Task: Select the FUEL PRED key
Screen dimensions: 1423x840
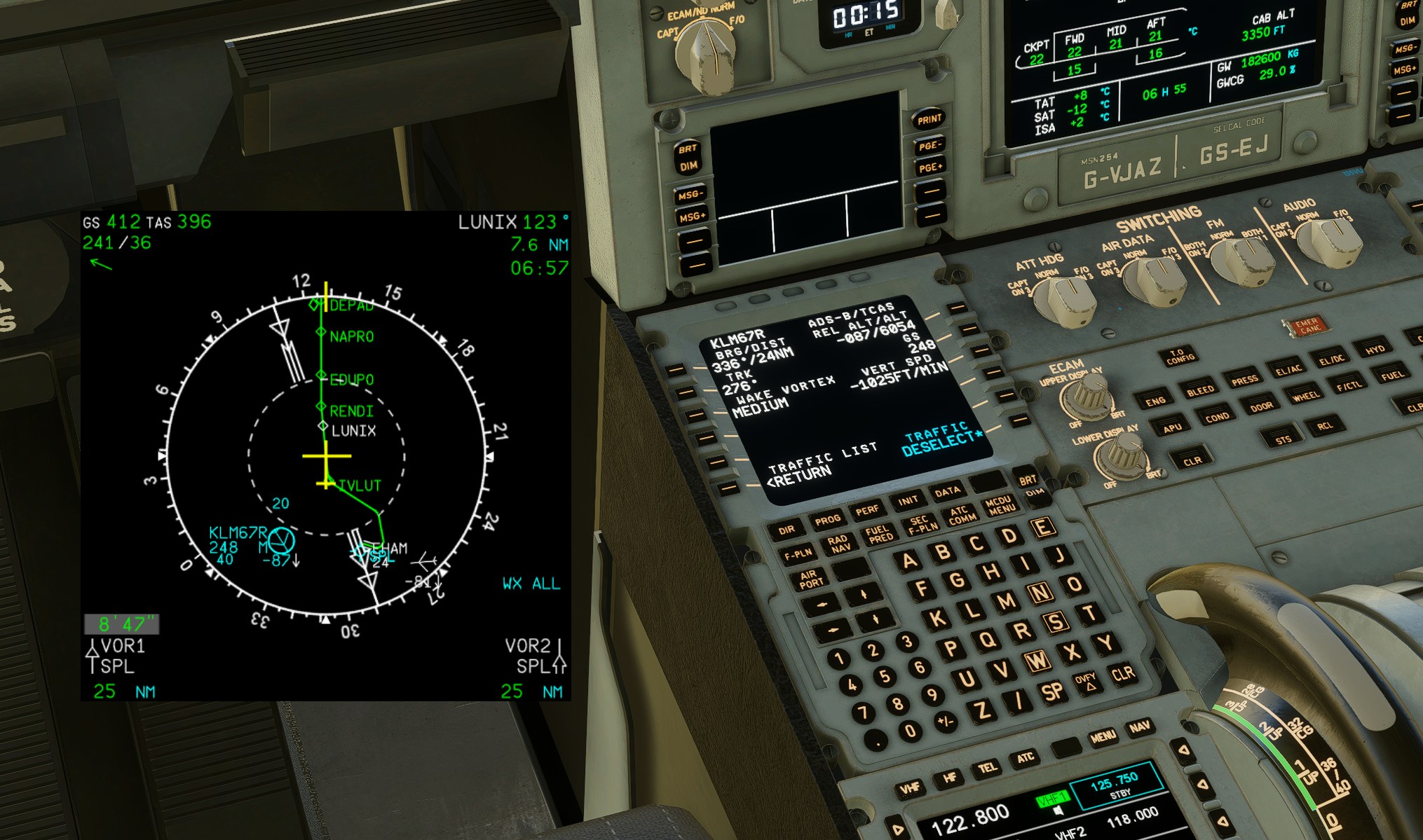Action: [879, 534]
